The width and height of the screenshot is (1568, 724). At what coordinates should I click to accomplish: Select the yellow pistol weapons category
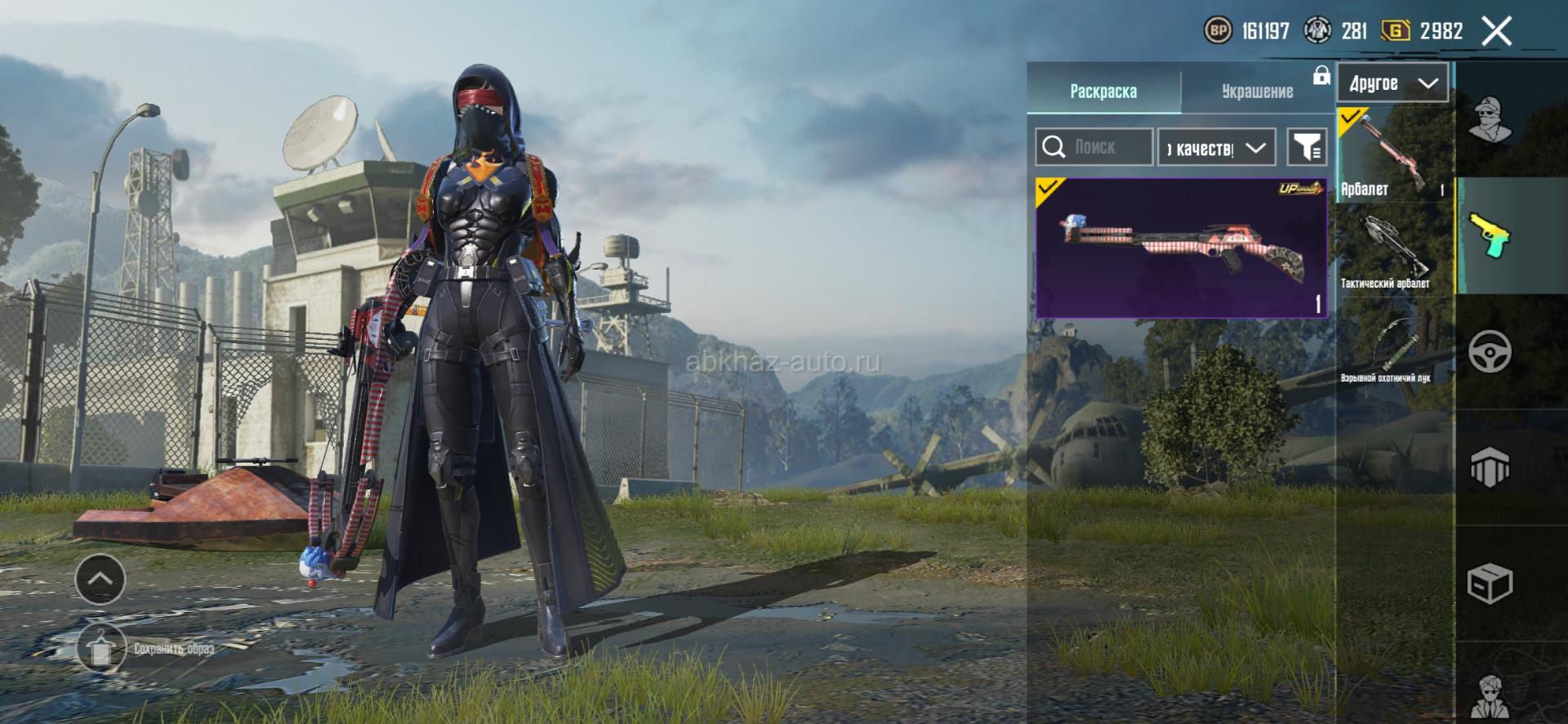pos(1490,235)
